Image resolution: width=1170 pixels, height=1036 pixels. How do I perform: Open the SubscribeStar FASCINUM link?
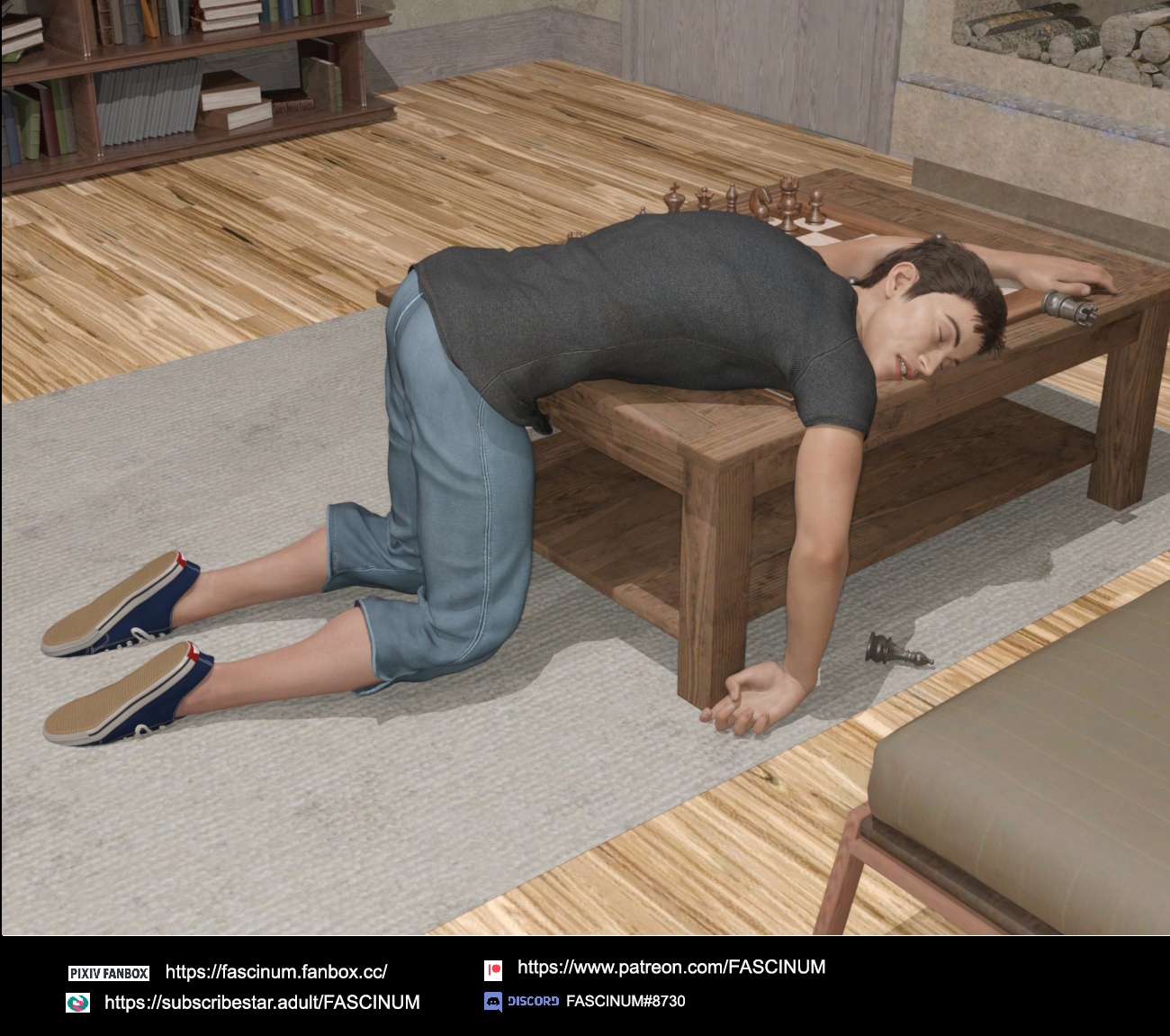(x=262, y=1003)
